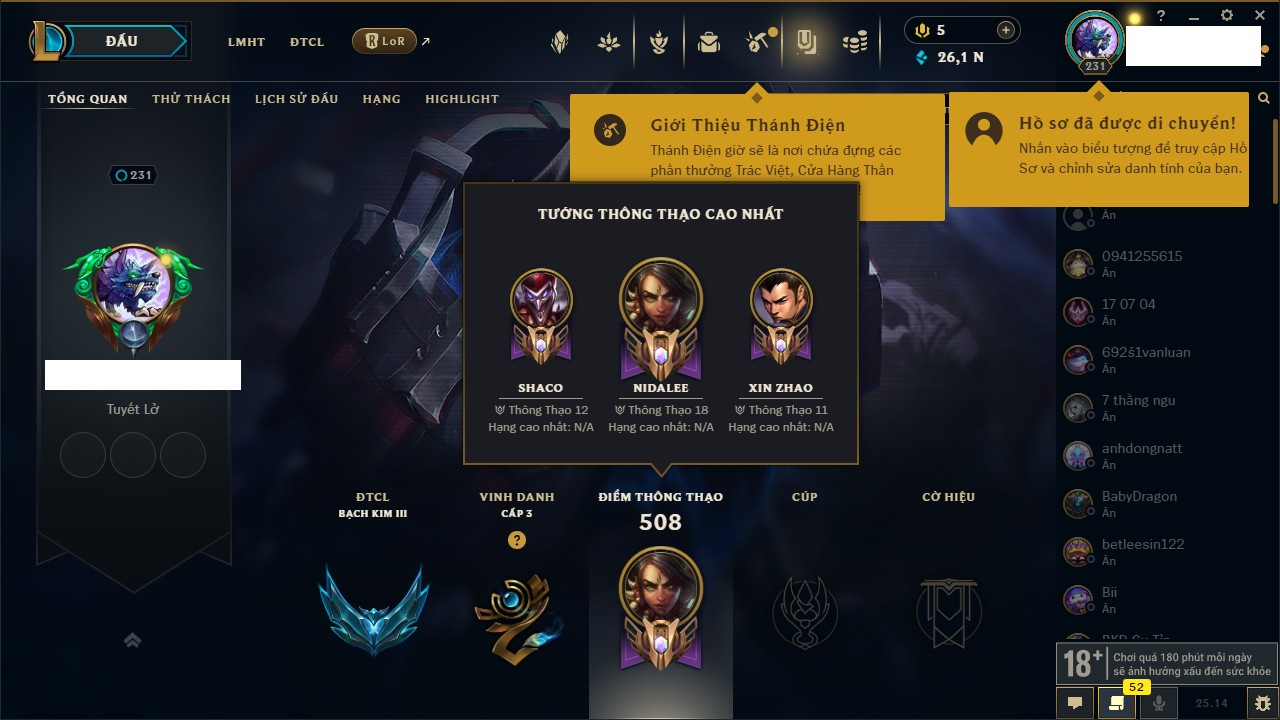
Task: Go to the ĐTCL section
Action: pos(307,42)
